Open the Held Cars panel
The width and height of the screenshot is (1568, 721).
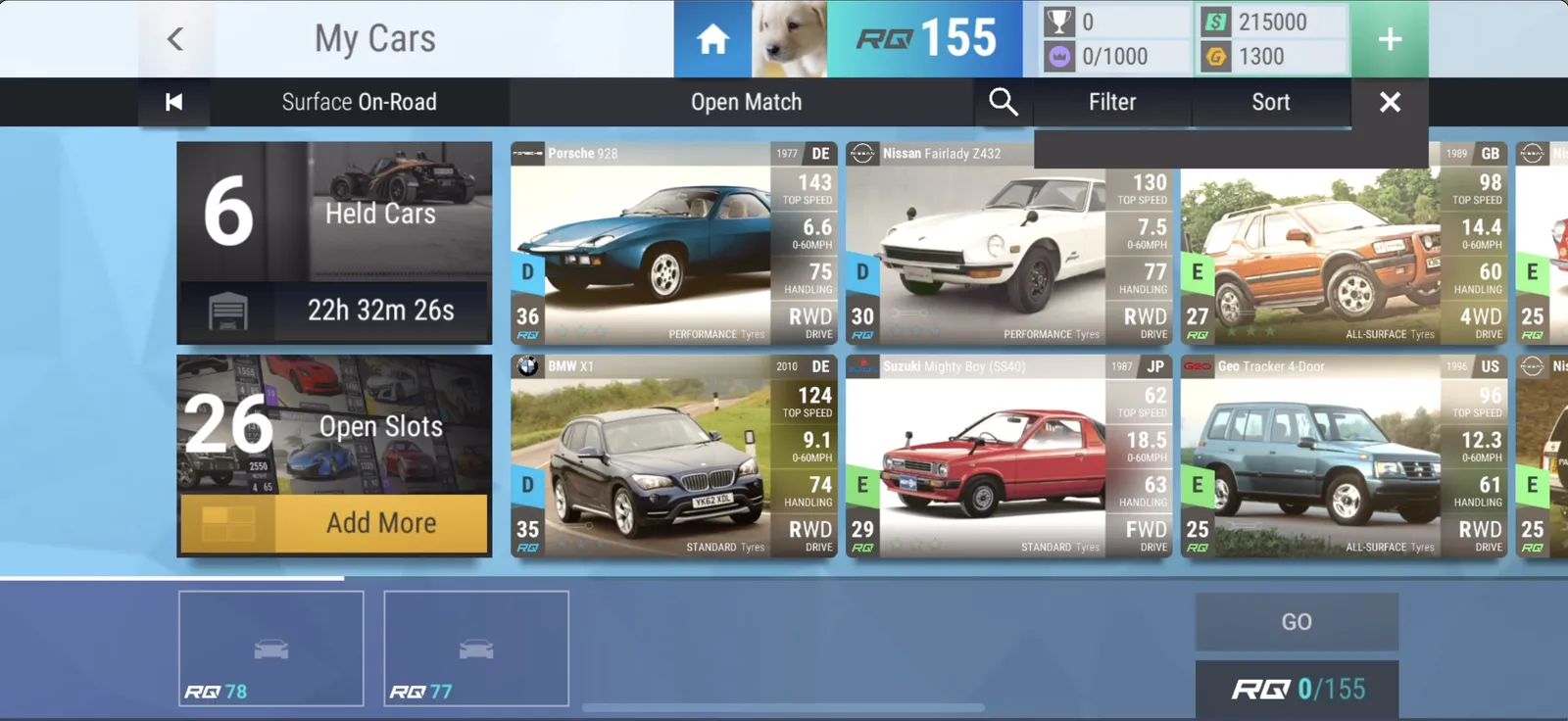pyautogui.click(x=334, y=242)
